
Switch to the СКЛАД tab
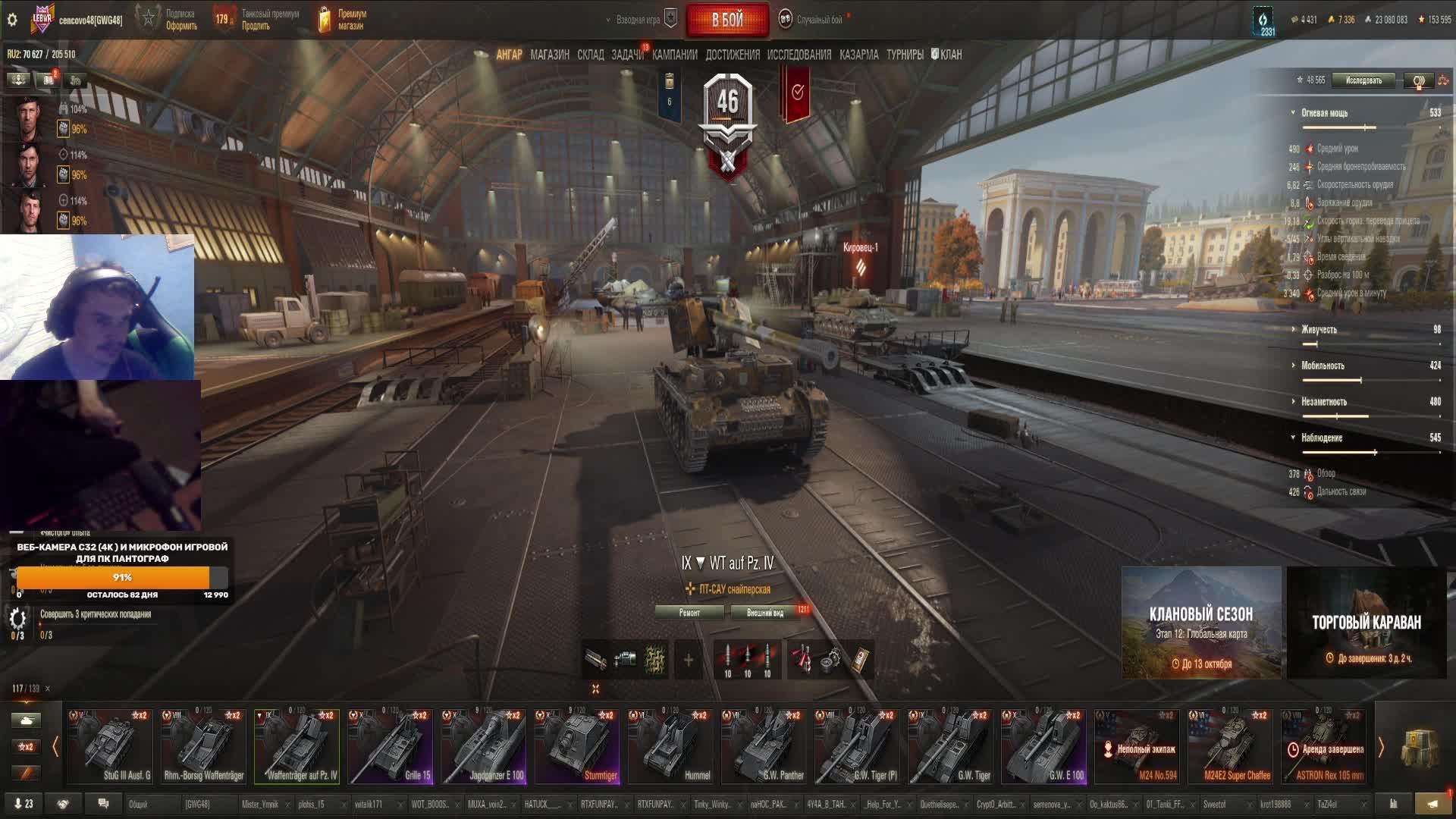pos(591,55)
